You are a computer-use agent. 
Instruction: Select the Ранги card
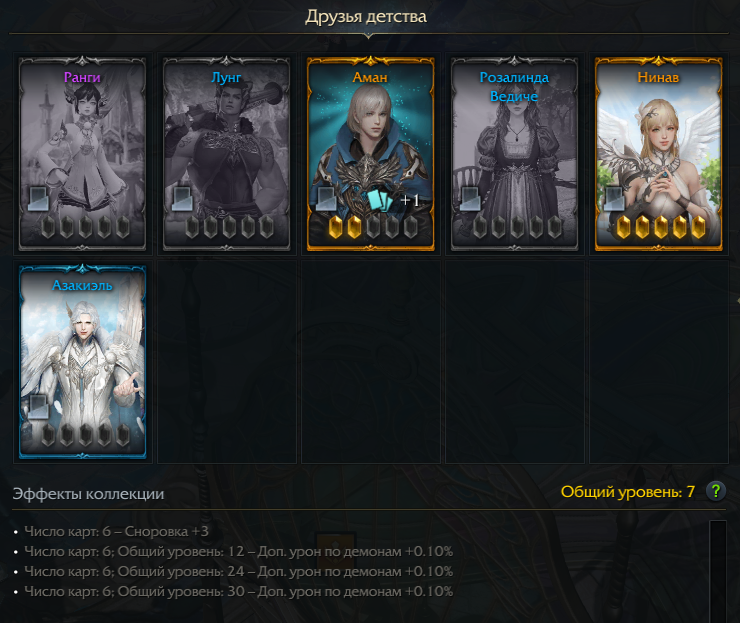(83, 153)
